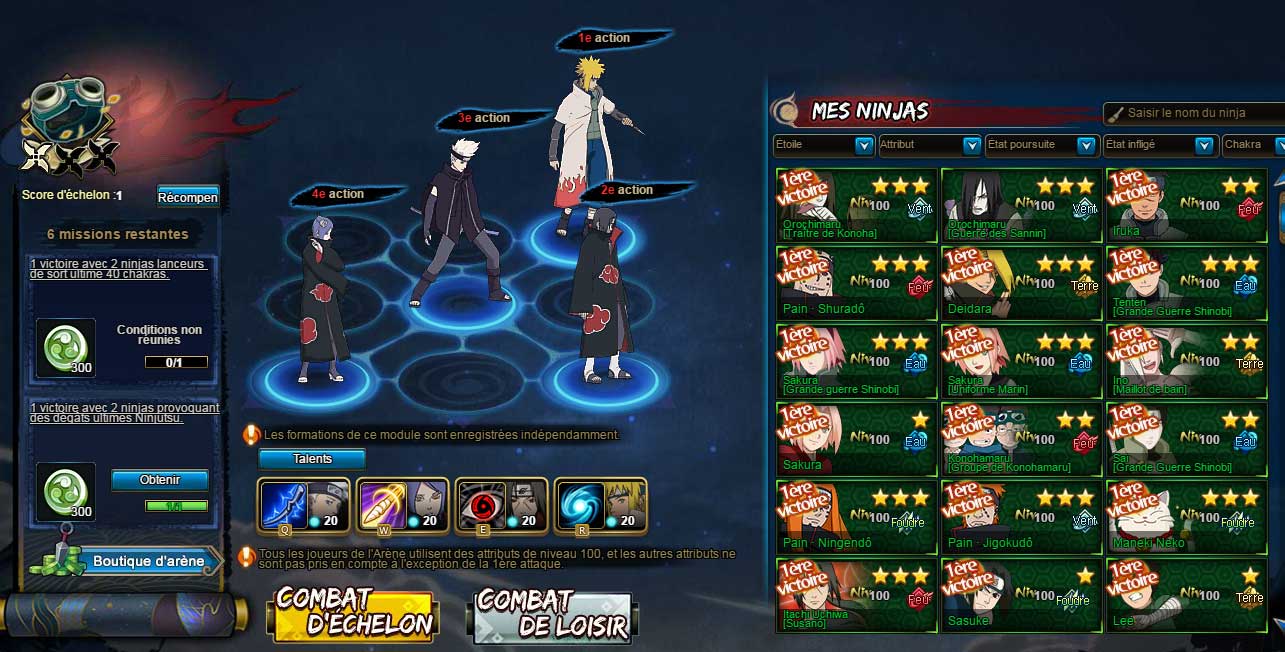The image size is (1285, 652).
Task: Start the Combat d'Echelon ranked battle
Action: click(x=353, y=613)
